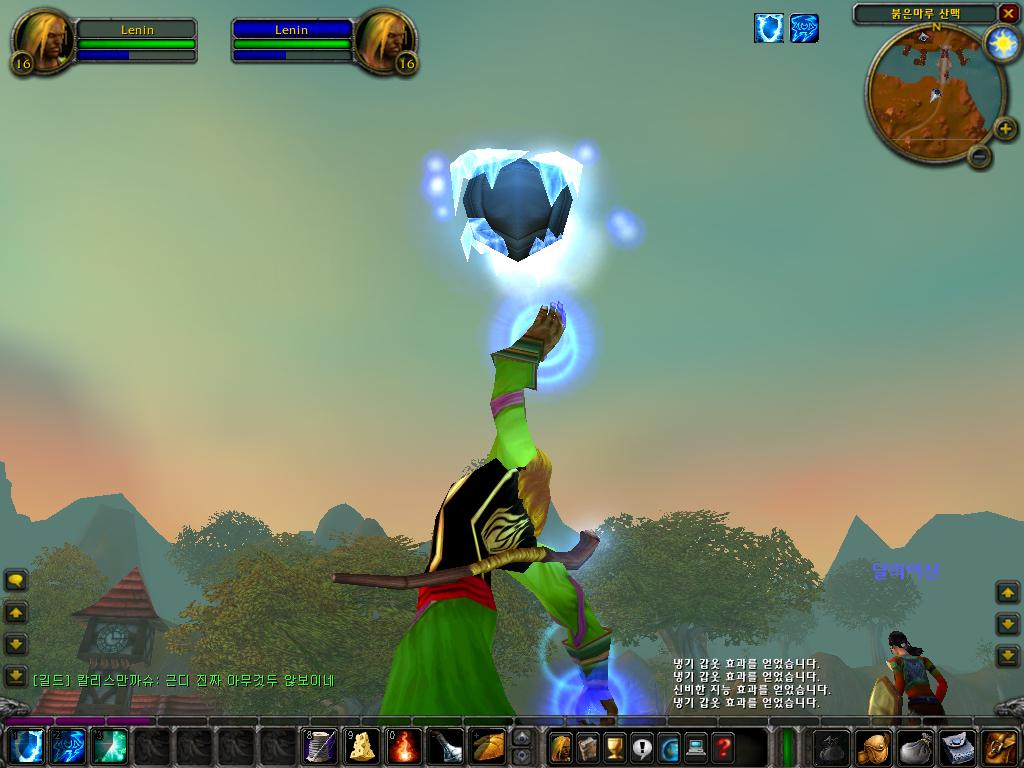Viewport: 1024px width, 768px height.
Task: Zoom in the minimap
Action: click(1005, 127)
